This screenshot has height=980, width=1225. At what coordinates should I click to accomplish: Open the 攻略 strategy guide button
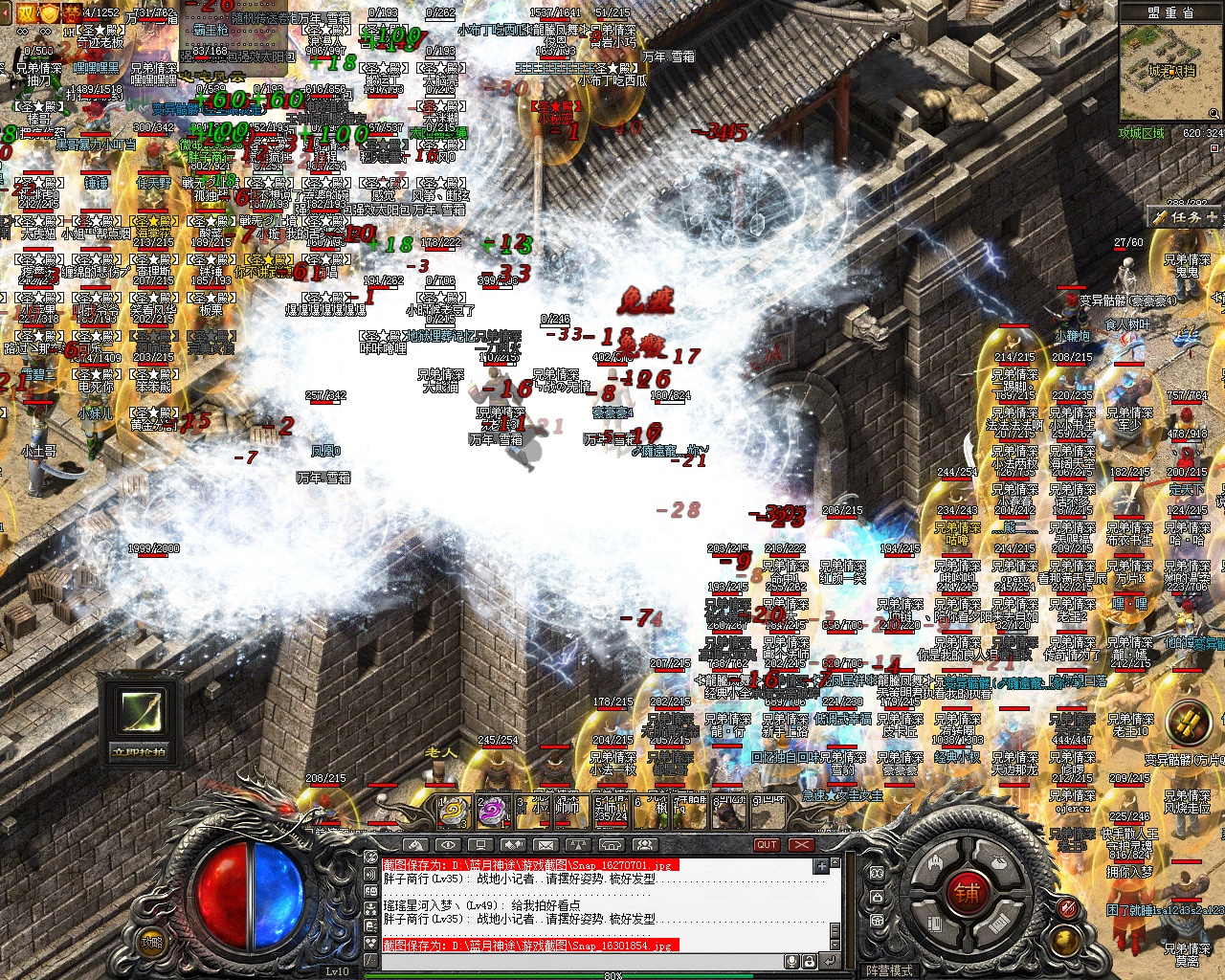pos(152,942)
